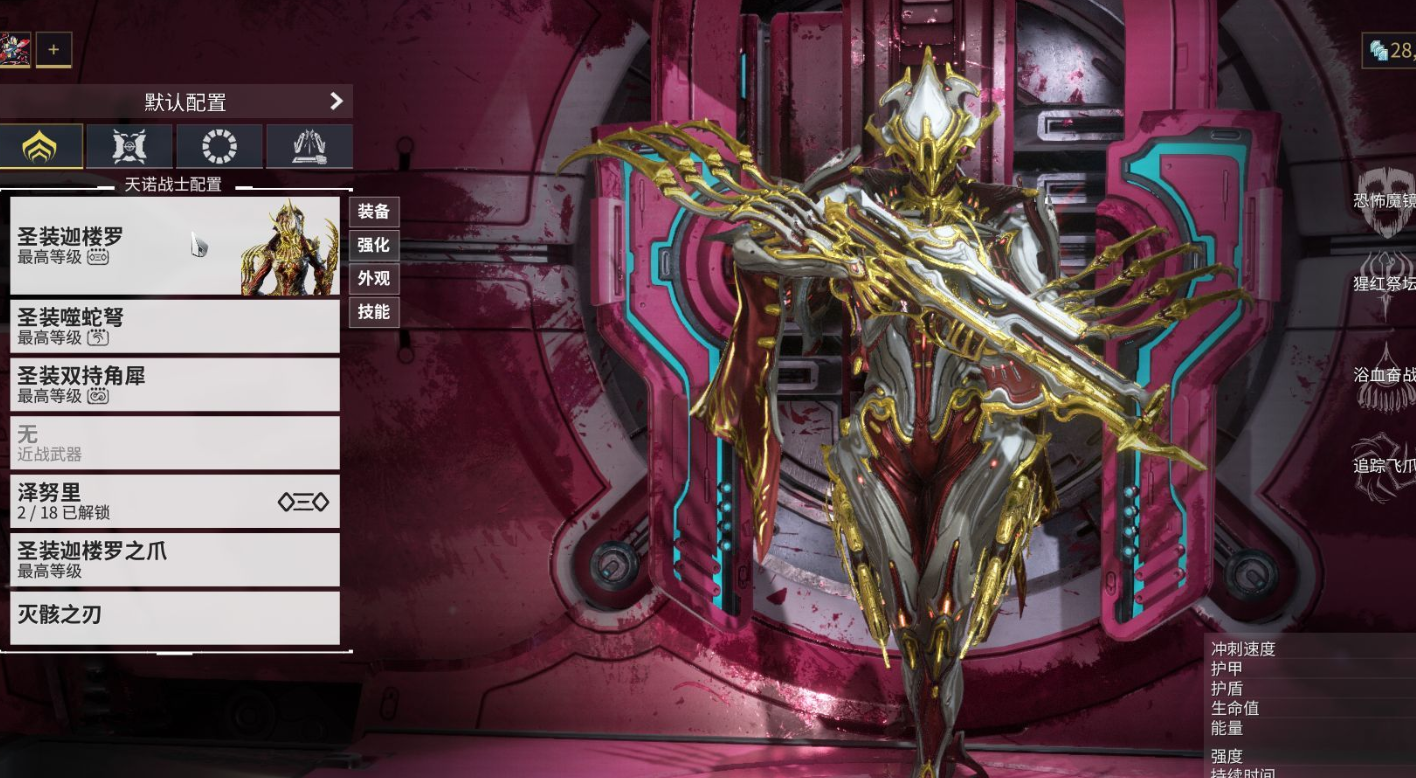1416x778 pixels.
Task: Switch to the fourth loadout category tab
Action: click(x=309, y=146)
